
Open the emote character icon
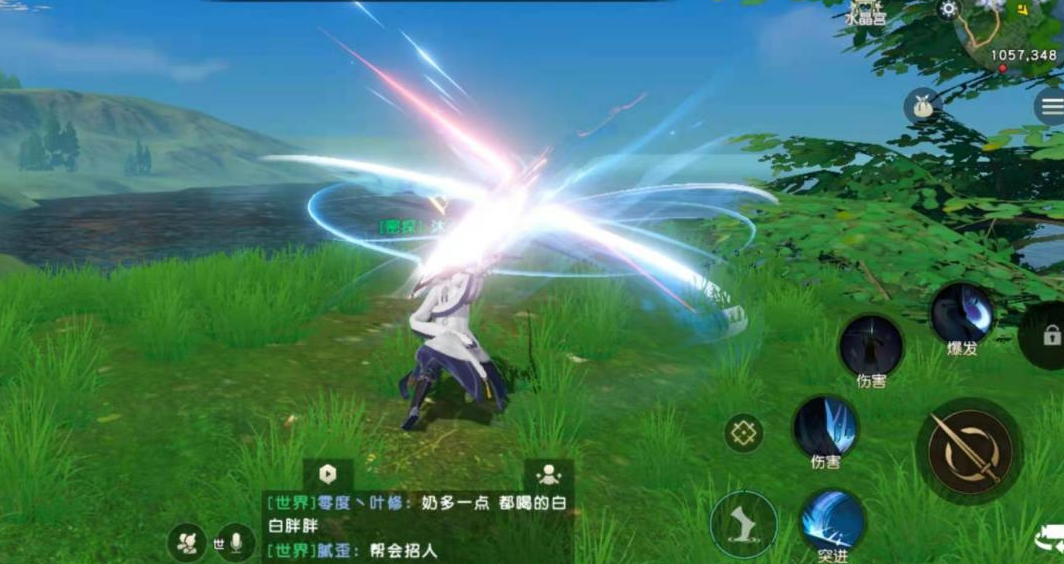(x=185, y=542)
